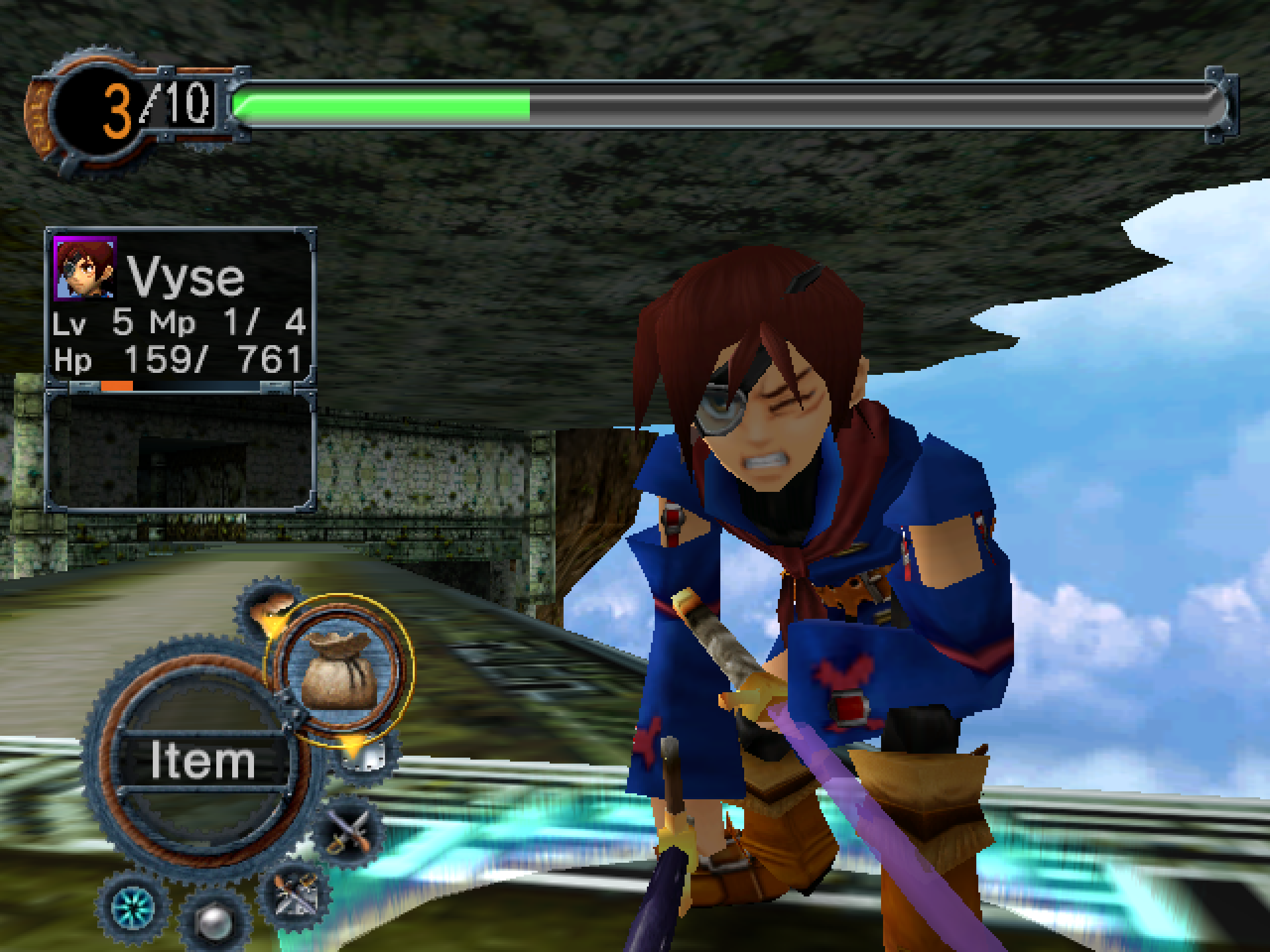Image resolution: width=1270 pixels, height=952 pixels.
Task: Select the Item bag command
Action: coord(339,669)
